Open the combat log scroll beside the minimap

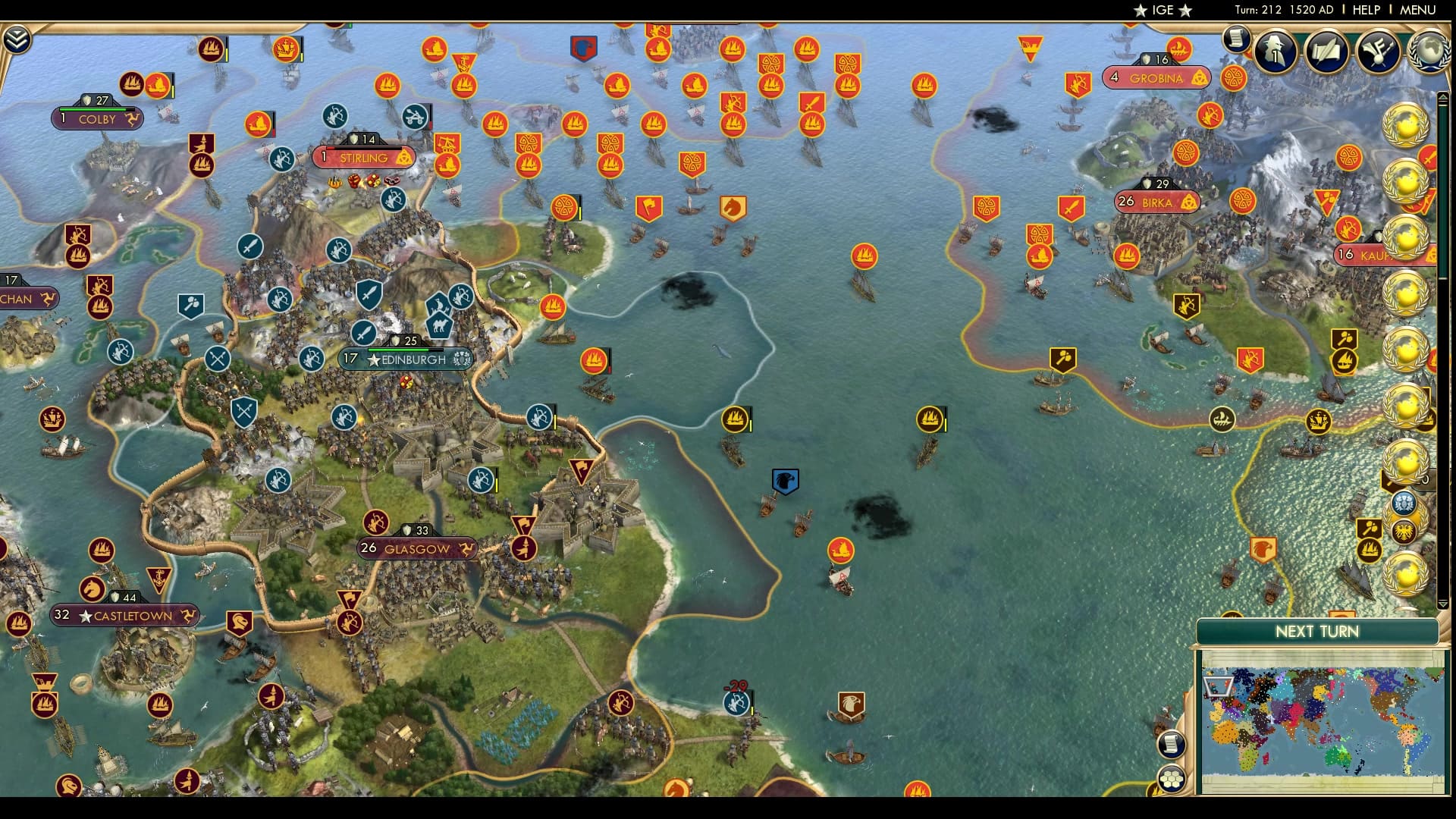tap(1172, 744)
